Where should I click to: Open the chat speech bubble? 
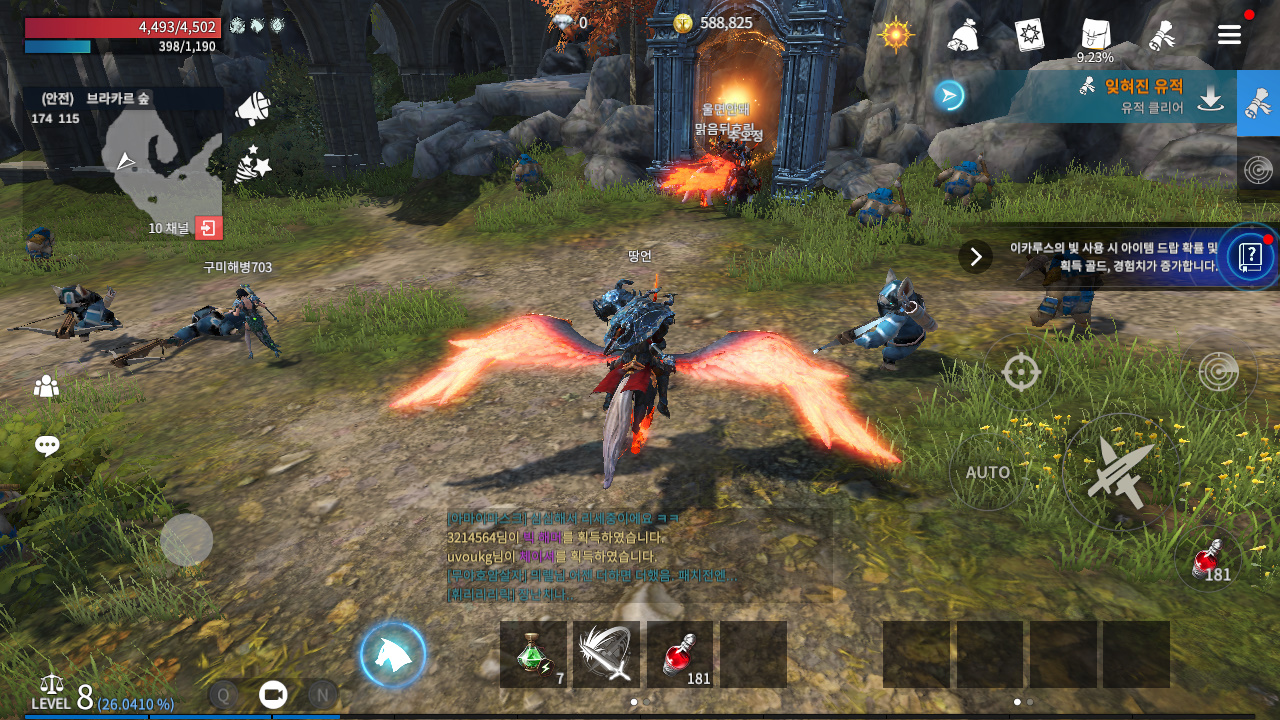tap(47, 446)
